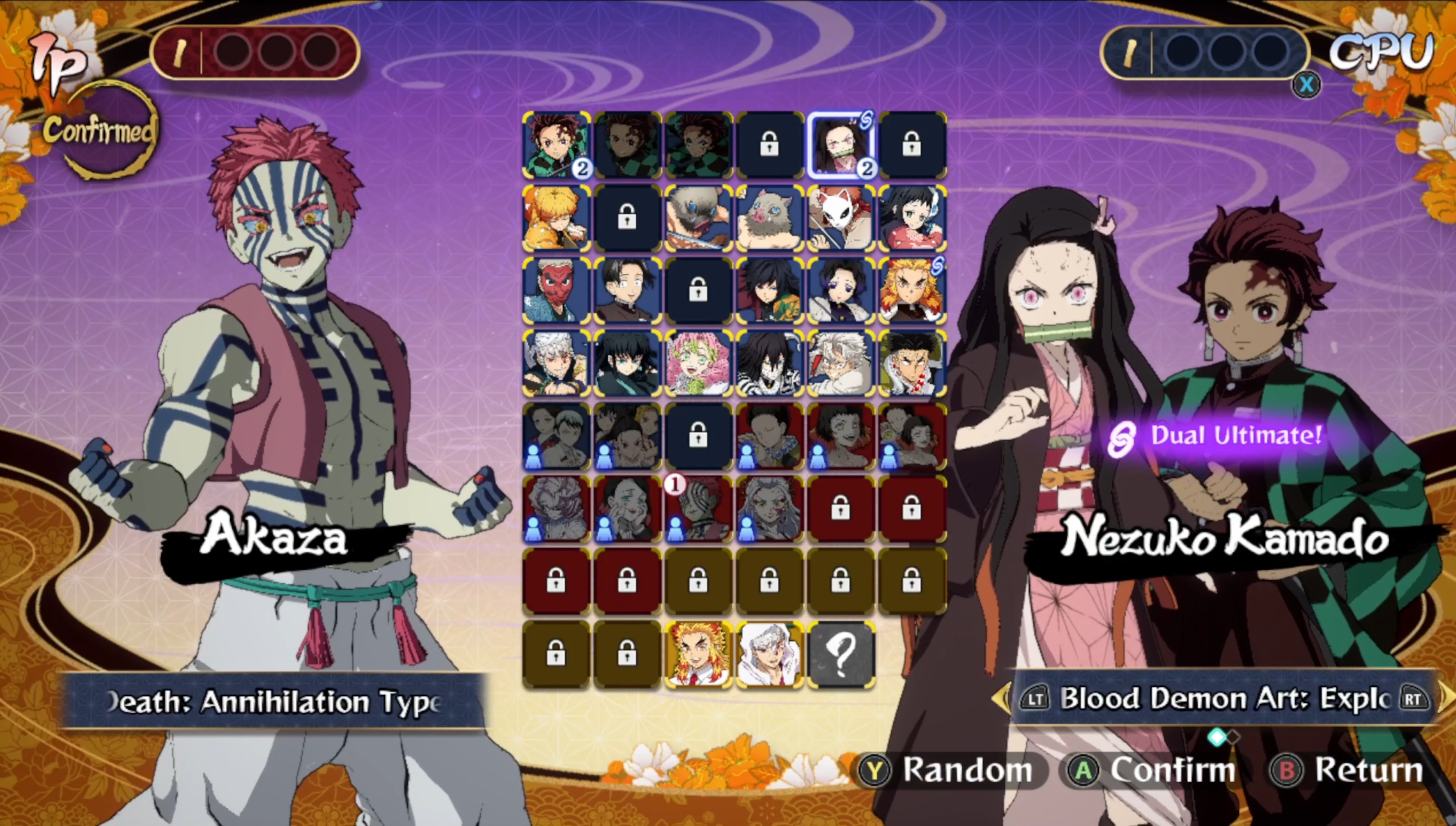Select the Akaza tile marked with 1

tap(698, 509)
